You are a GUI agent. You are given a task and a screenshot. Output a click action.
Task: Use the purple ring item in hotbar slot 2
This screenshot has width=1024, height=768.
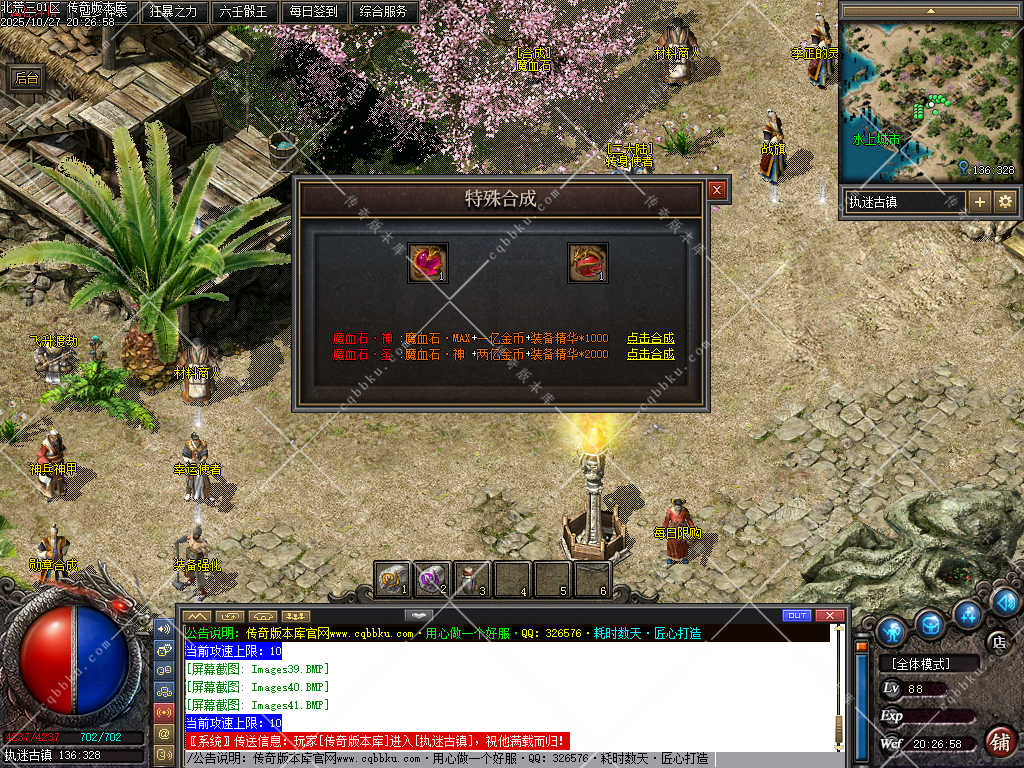tap(432, 579)
